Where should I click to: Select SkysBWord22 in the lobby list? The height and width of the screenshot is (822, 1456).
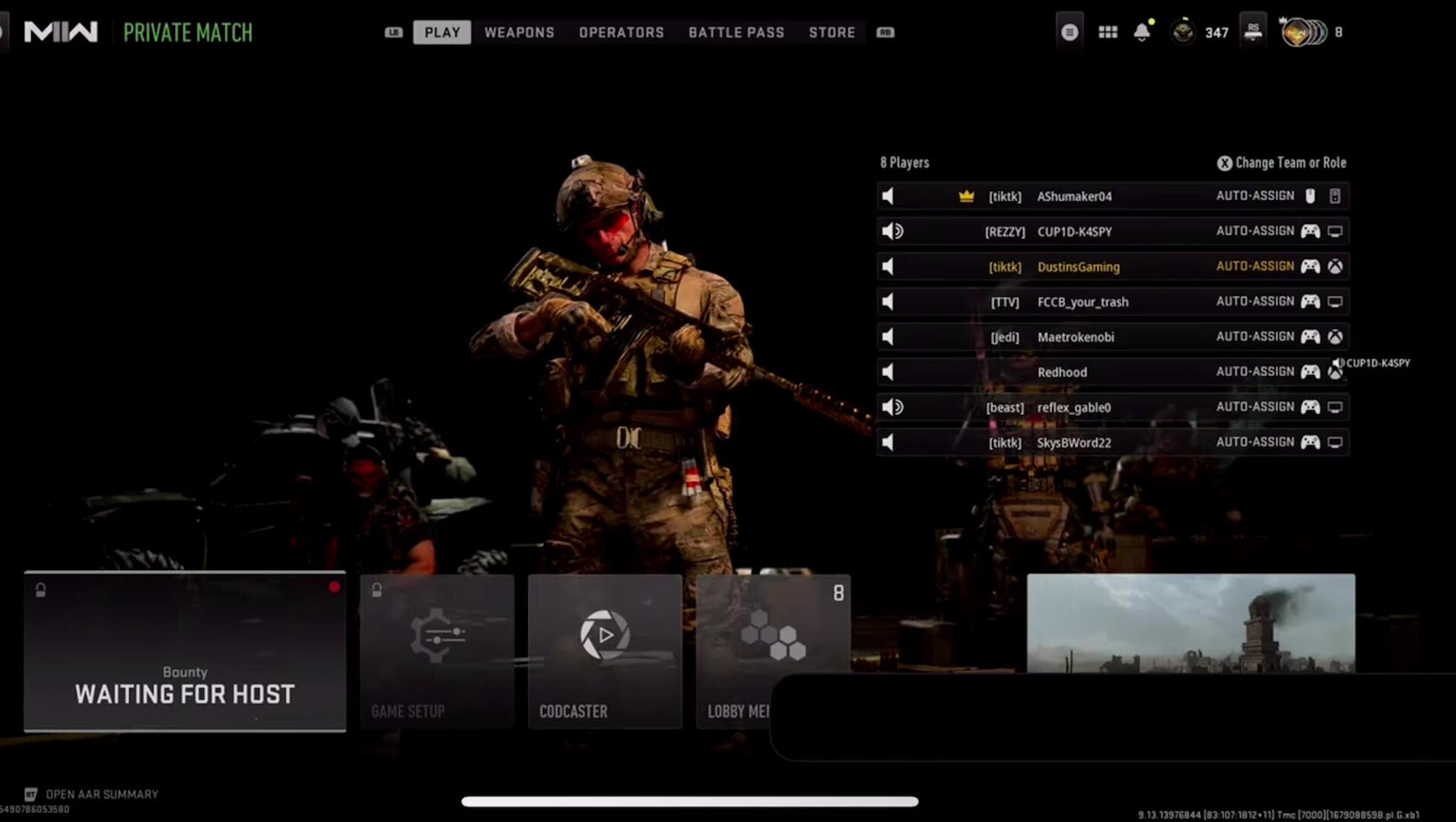click(x=1073, y=443)
